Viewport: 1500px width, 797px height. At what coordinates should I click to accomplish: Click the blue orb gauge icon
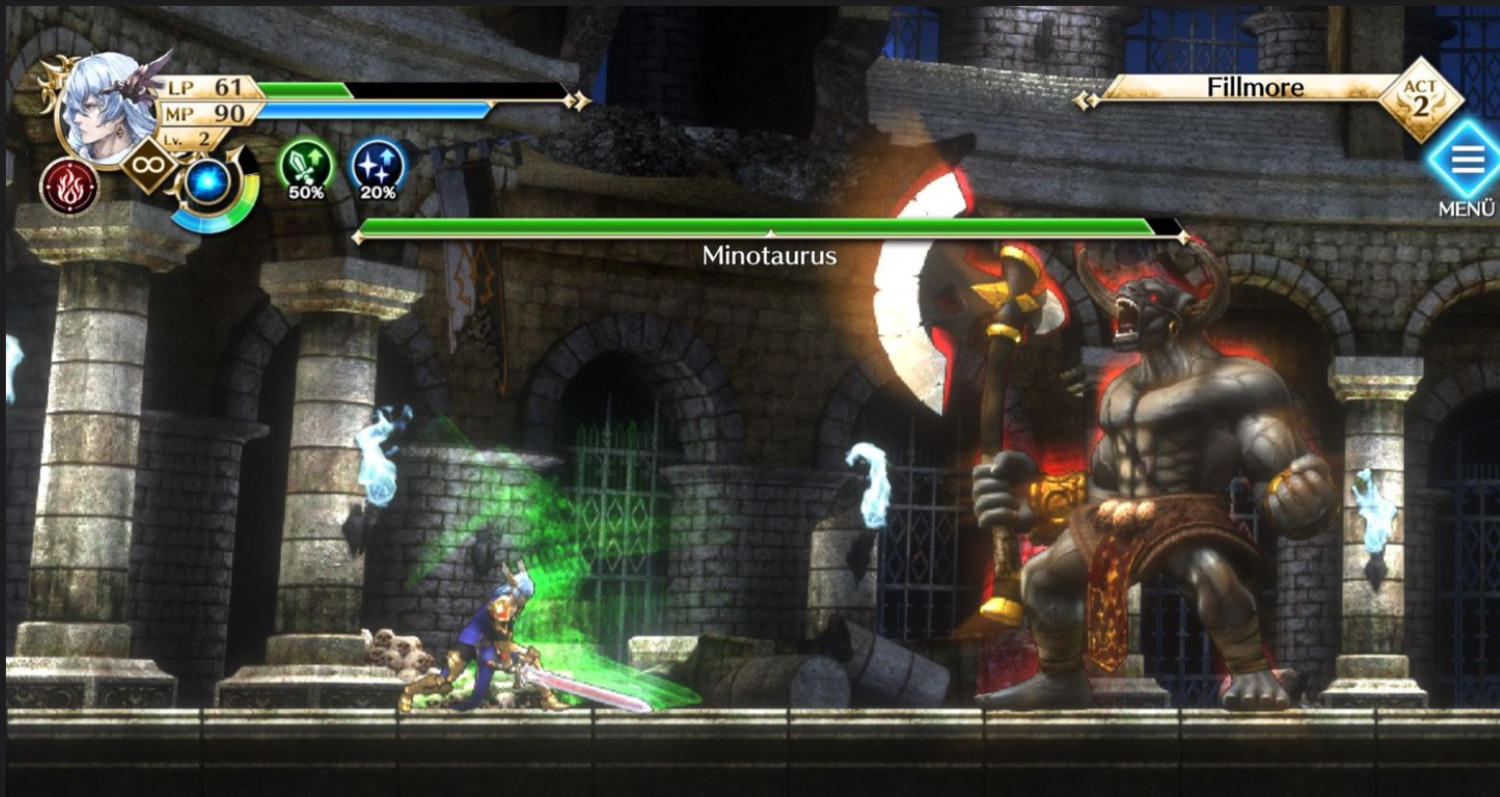[208, 183]
